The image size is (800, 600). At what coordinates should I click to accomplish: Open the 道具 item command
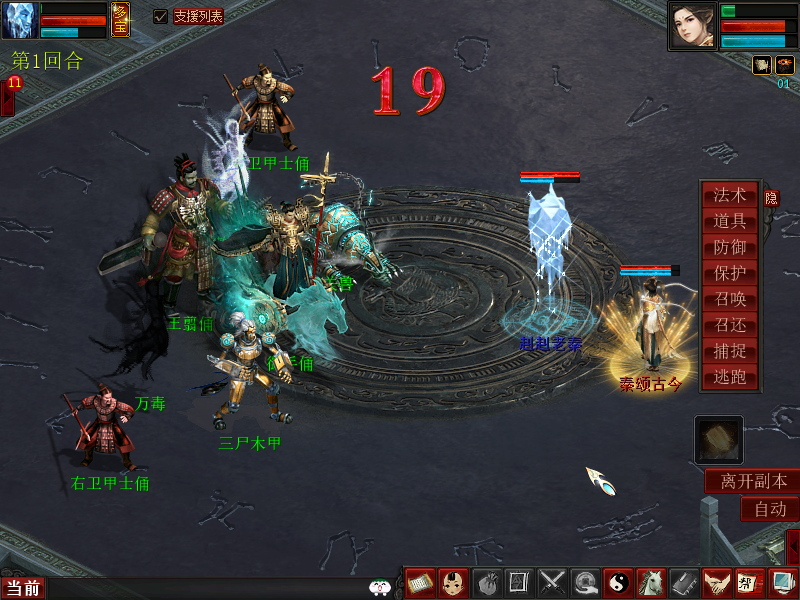tap(730, 221)
